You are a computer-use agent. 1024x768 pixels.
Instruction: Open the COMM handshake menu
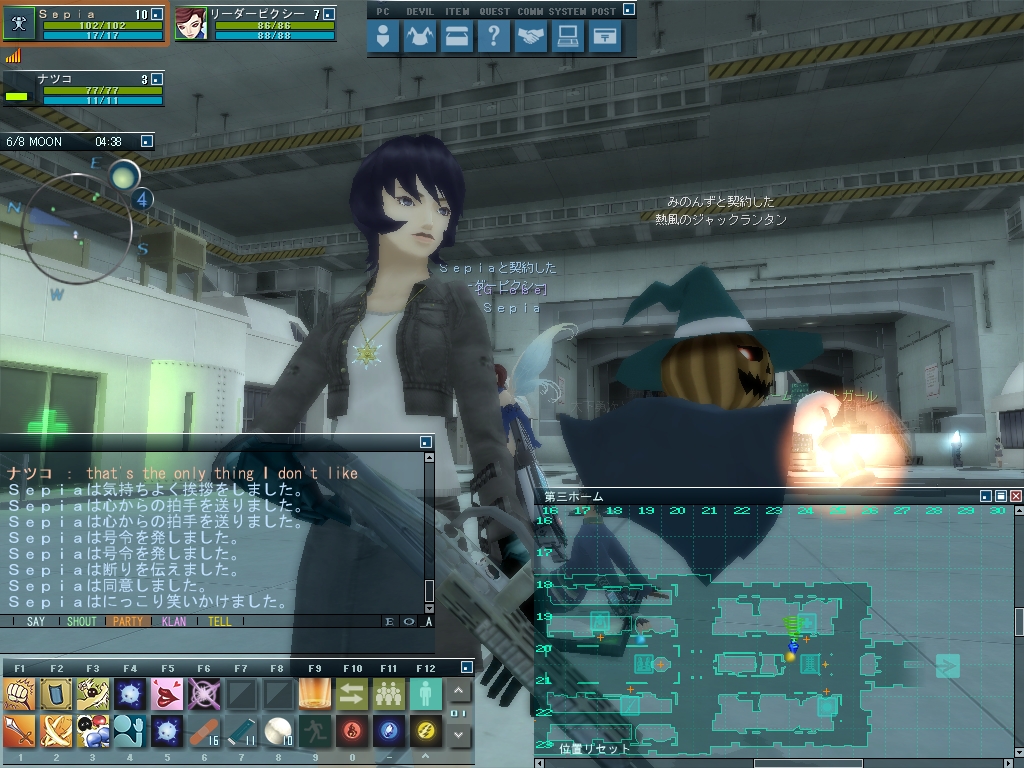click(x=530, y=37)
